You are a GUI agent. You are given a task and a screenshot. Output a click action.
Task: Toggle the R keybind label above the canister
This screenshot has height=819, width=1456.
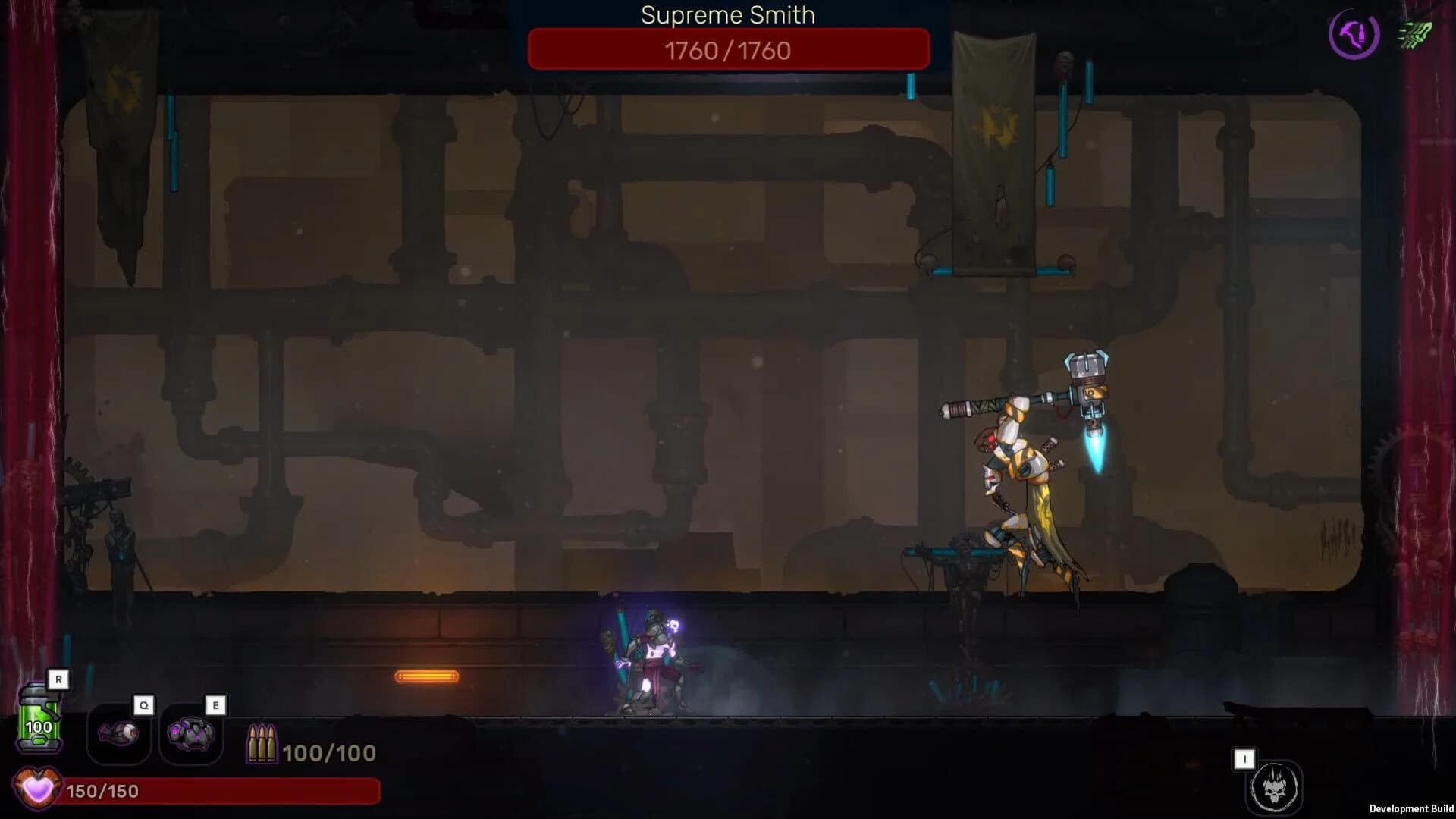[x=58, y=680]
